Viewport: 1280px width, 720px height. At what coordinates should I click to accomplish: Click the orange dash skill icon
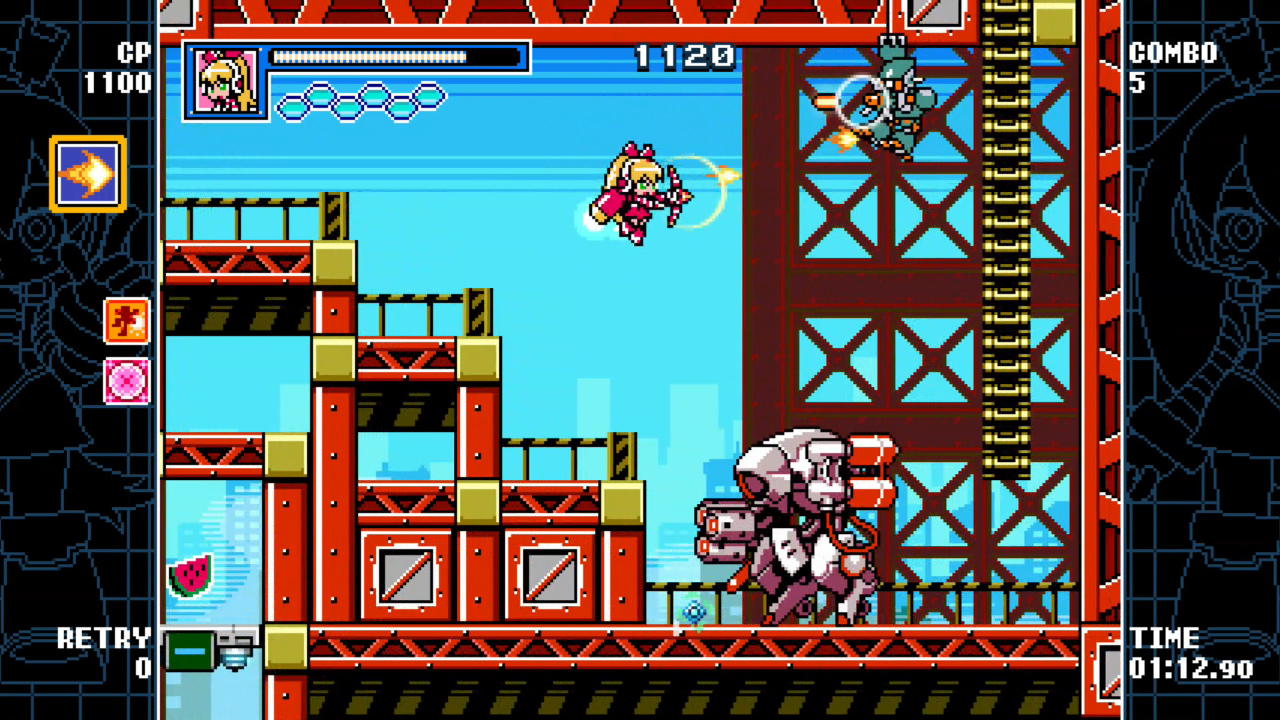coord(128,322)
